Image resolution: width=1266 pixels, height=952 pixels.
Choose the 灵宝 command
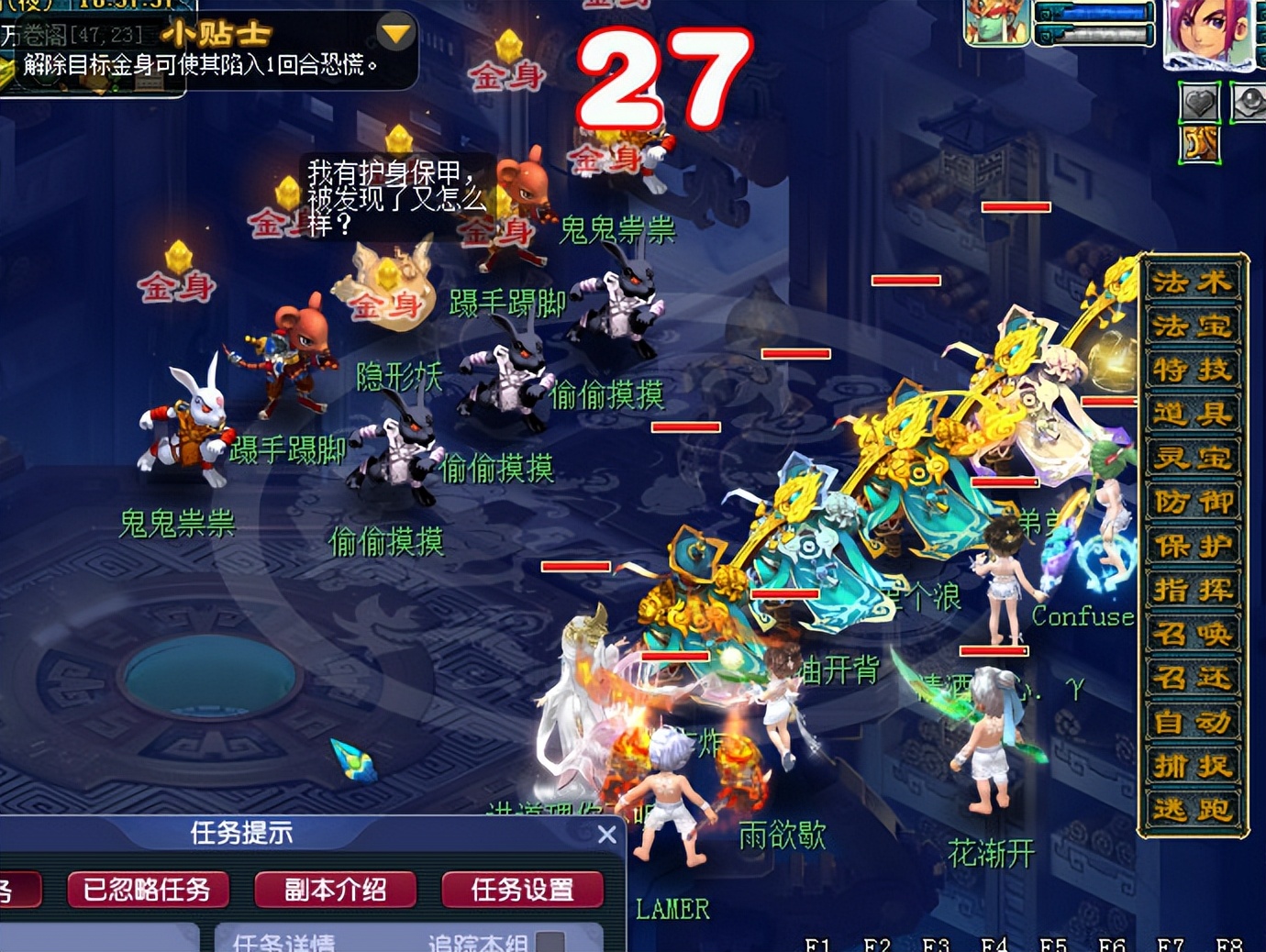1192,458
